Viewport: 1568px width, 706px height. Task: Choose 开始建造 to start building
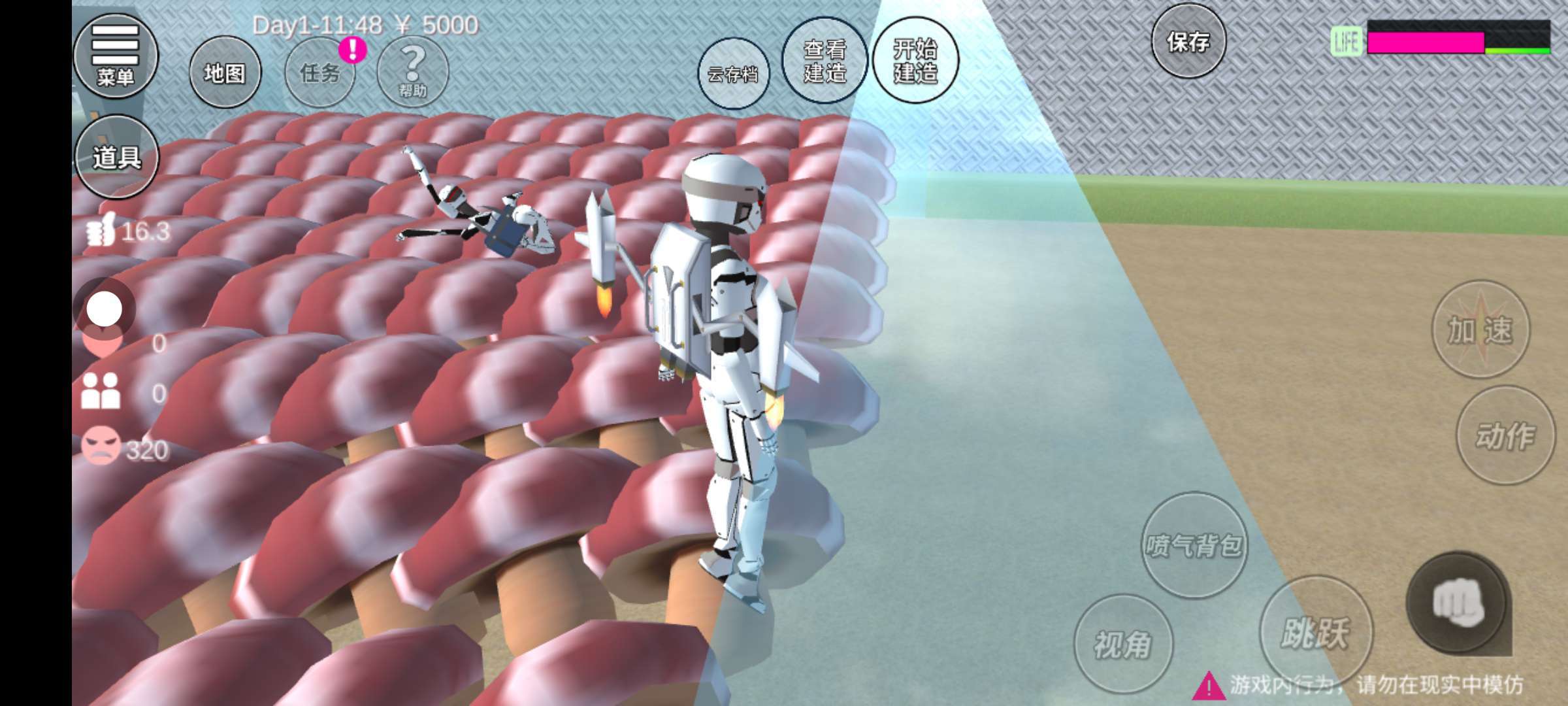(915, 61)
